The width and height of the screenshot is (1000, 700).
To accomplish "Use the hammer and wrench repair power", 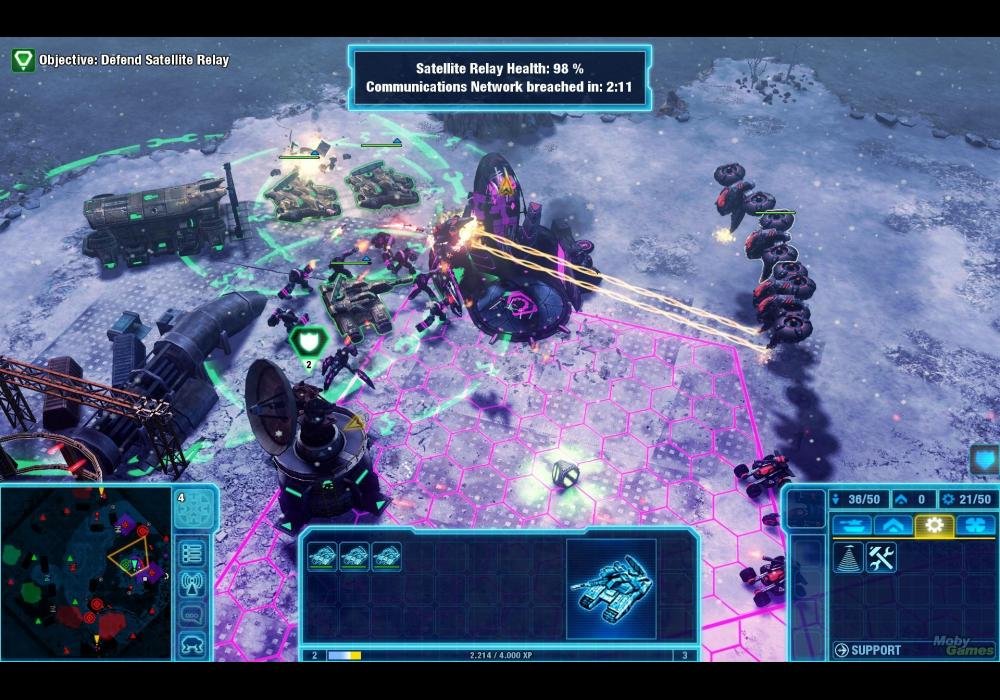I will pos(881,558).
